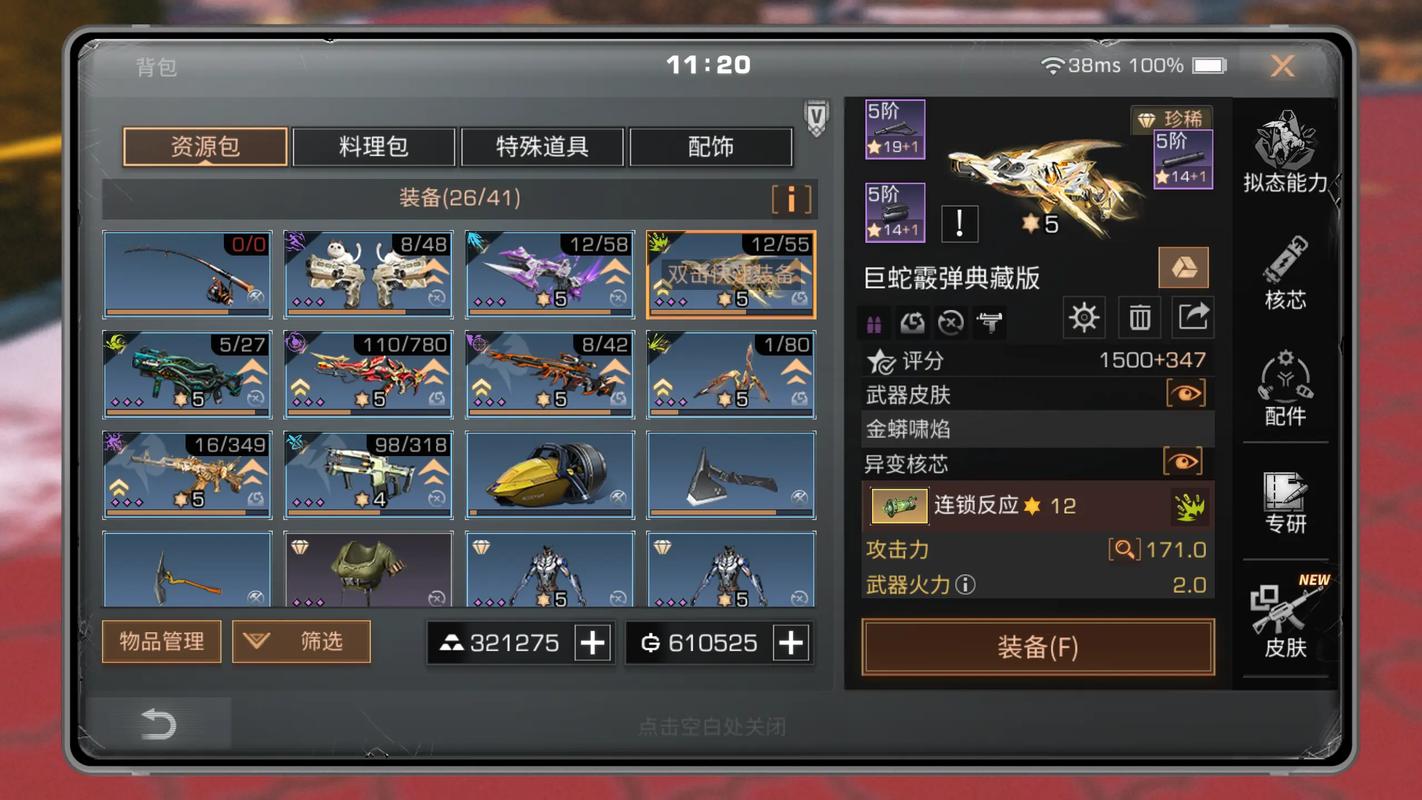Toggle the eye icon beside 武器皮肤

1185,394
